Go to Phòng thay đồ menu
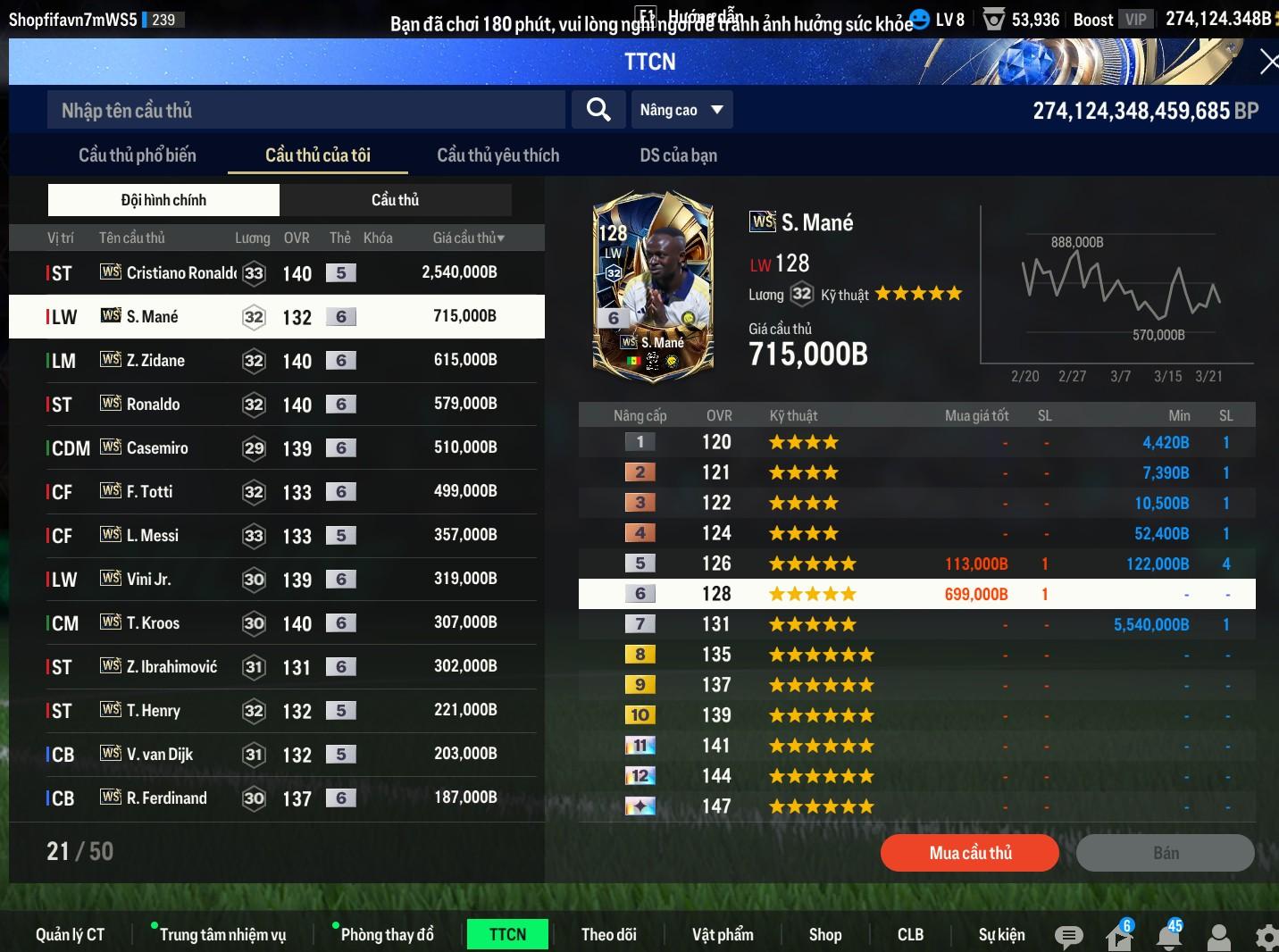 pyautogui.click(x=387, y=934)
